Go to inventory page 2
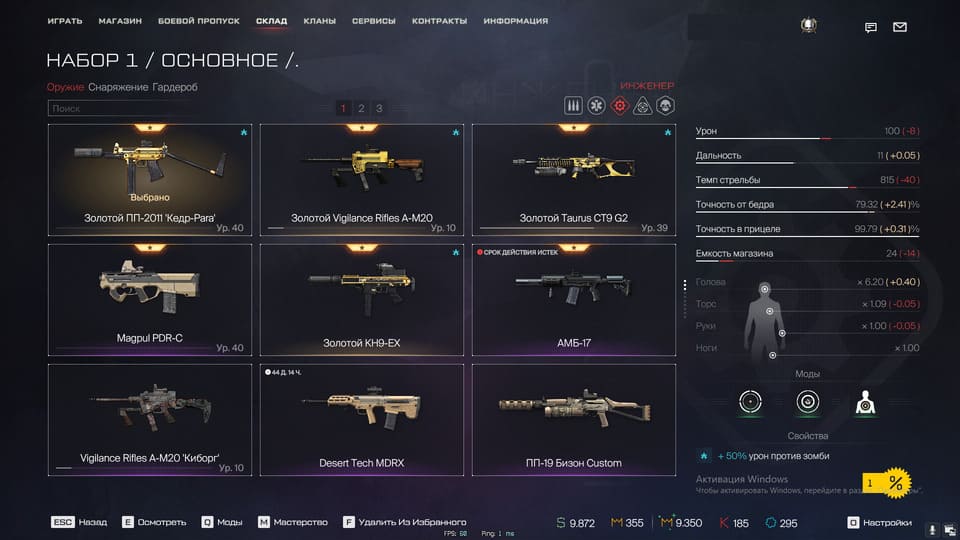960x540 pixels. 361,108
